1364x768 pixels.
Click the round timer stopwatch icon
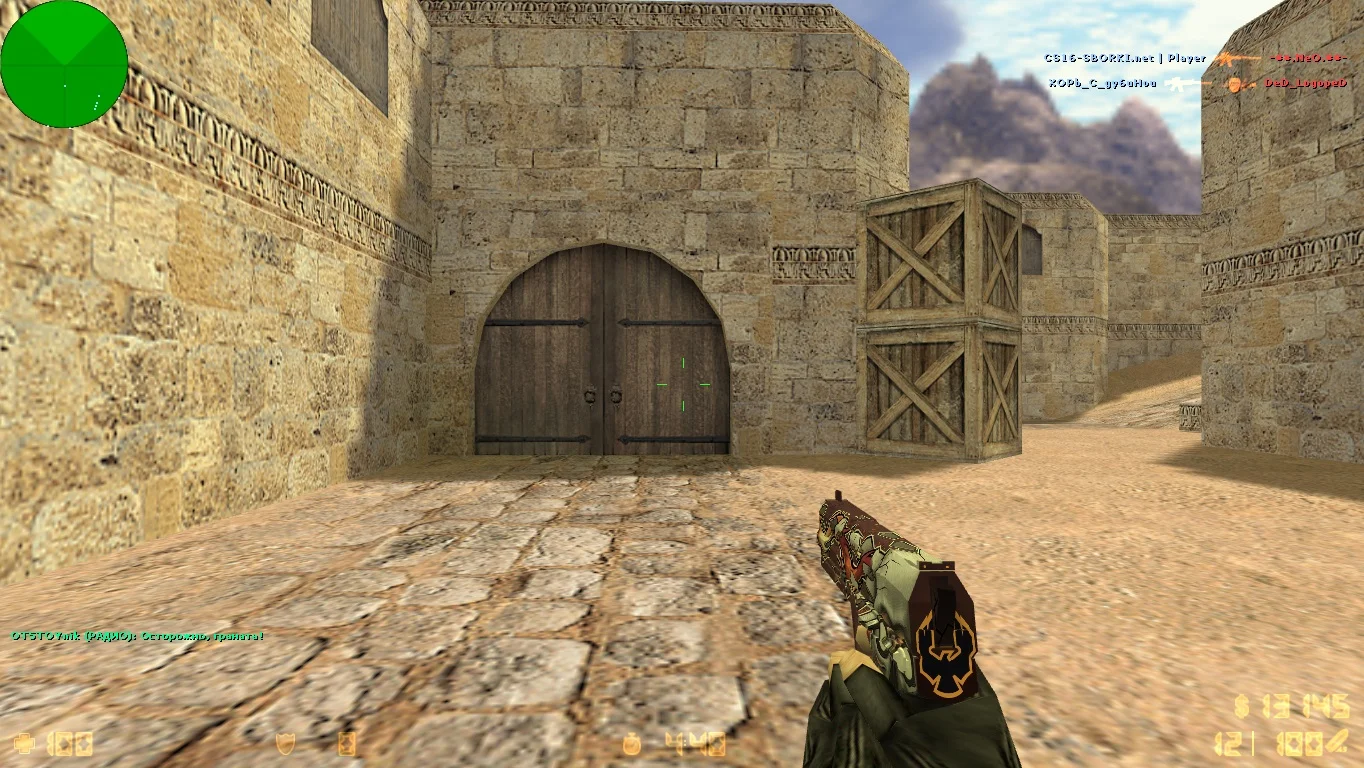(x=632, y=743)
